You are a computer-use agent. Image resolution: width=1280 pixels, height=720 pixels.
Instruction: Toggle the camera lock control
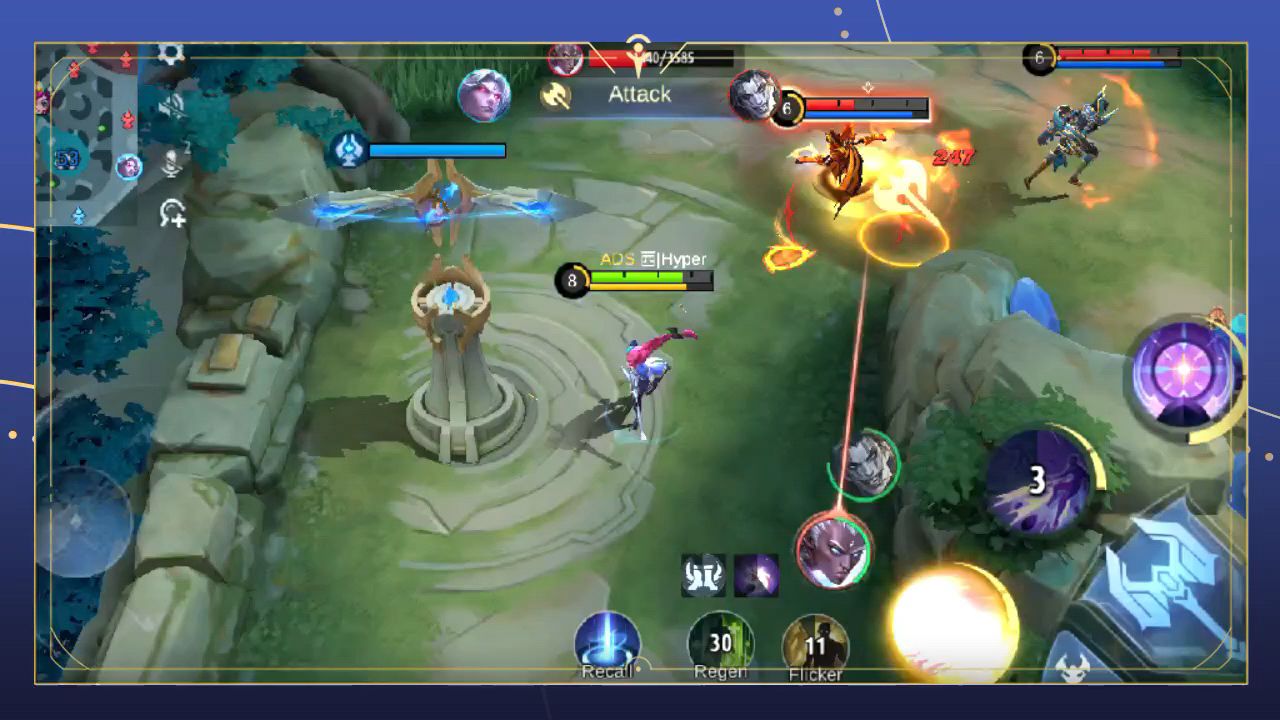point(173,212)
